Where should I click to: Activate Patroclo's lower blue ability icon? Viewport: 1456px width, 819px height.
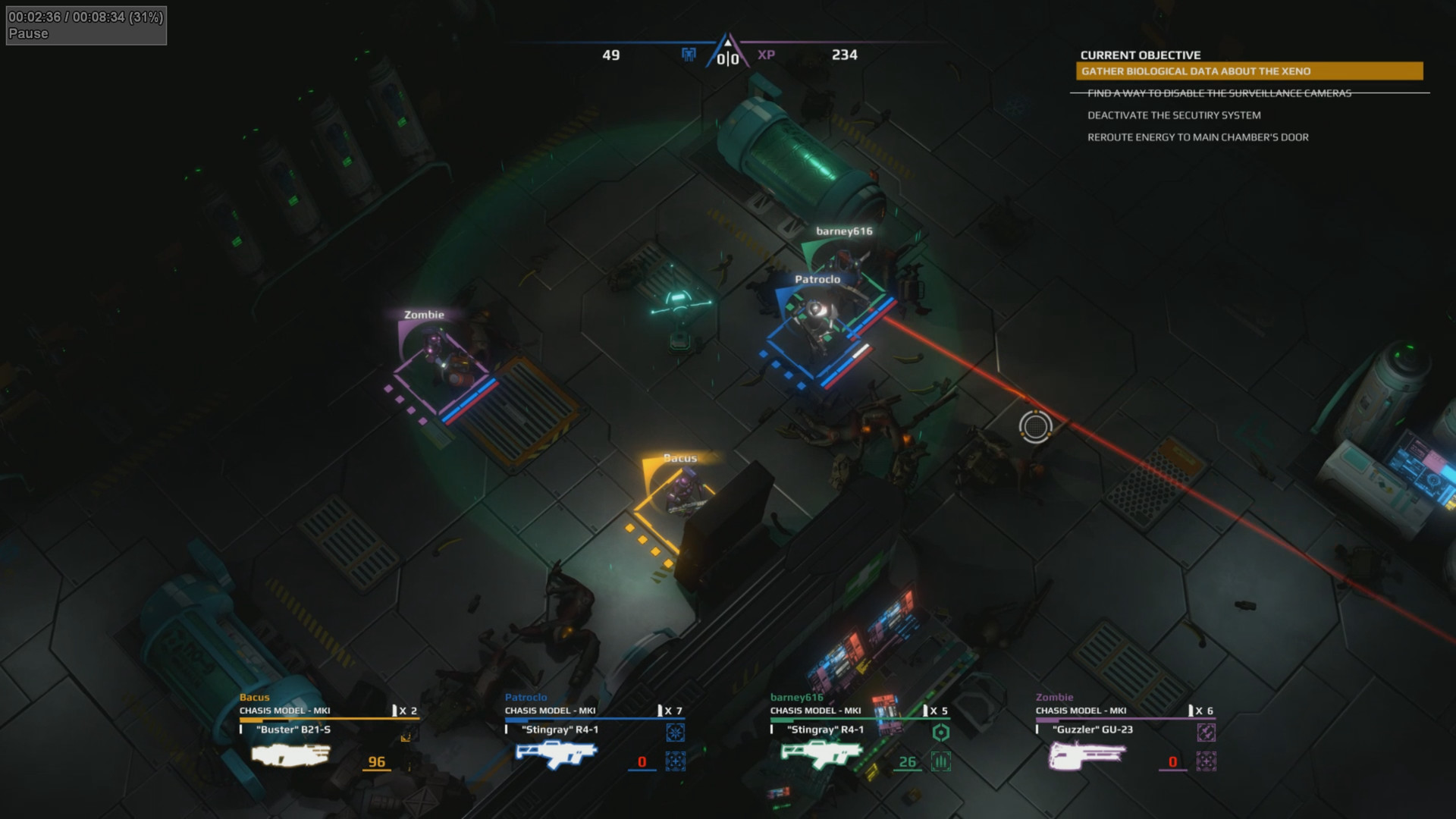tap(675, 761)
